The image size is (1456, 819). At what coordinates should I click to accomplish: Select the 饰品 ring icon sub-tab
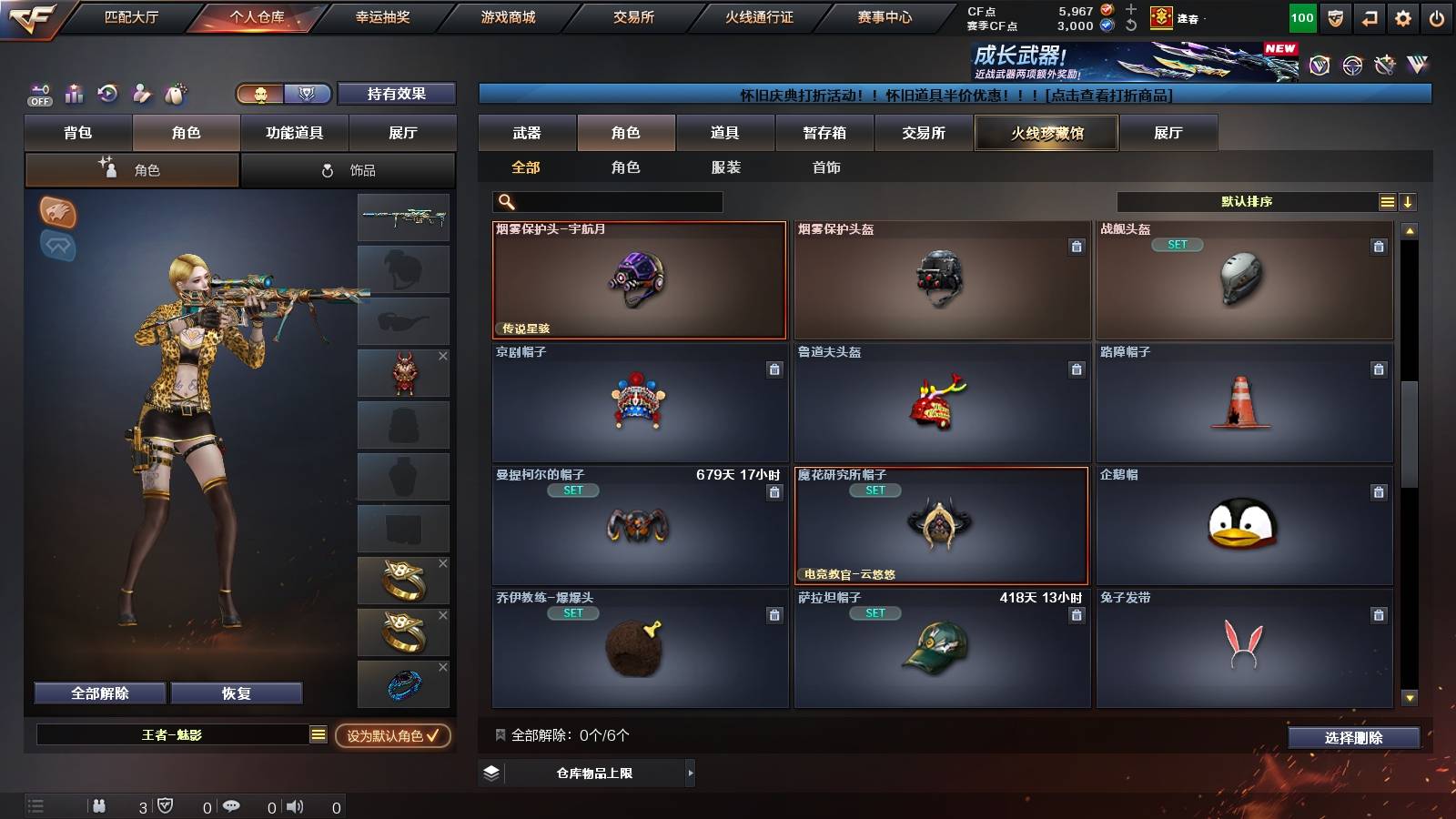(x=349, y=169)
